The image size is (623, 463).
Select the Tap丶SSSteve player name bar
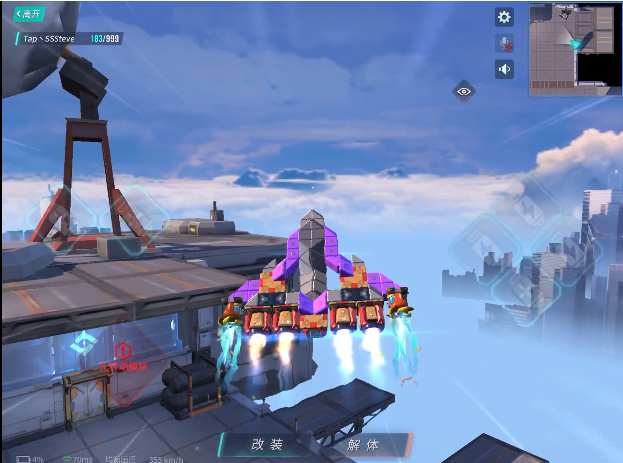(x=70, y=38)
